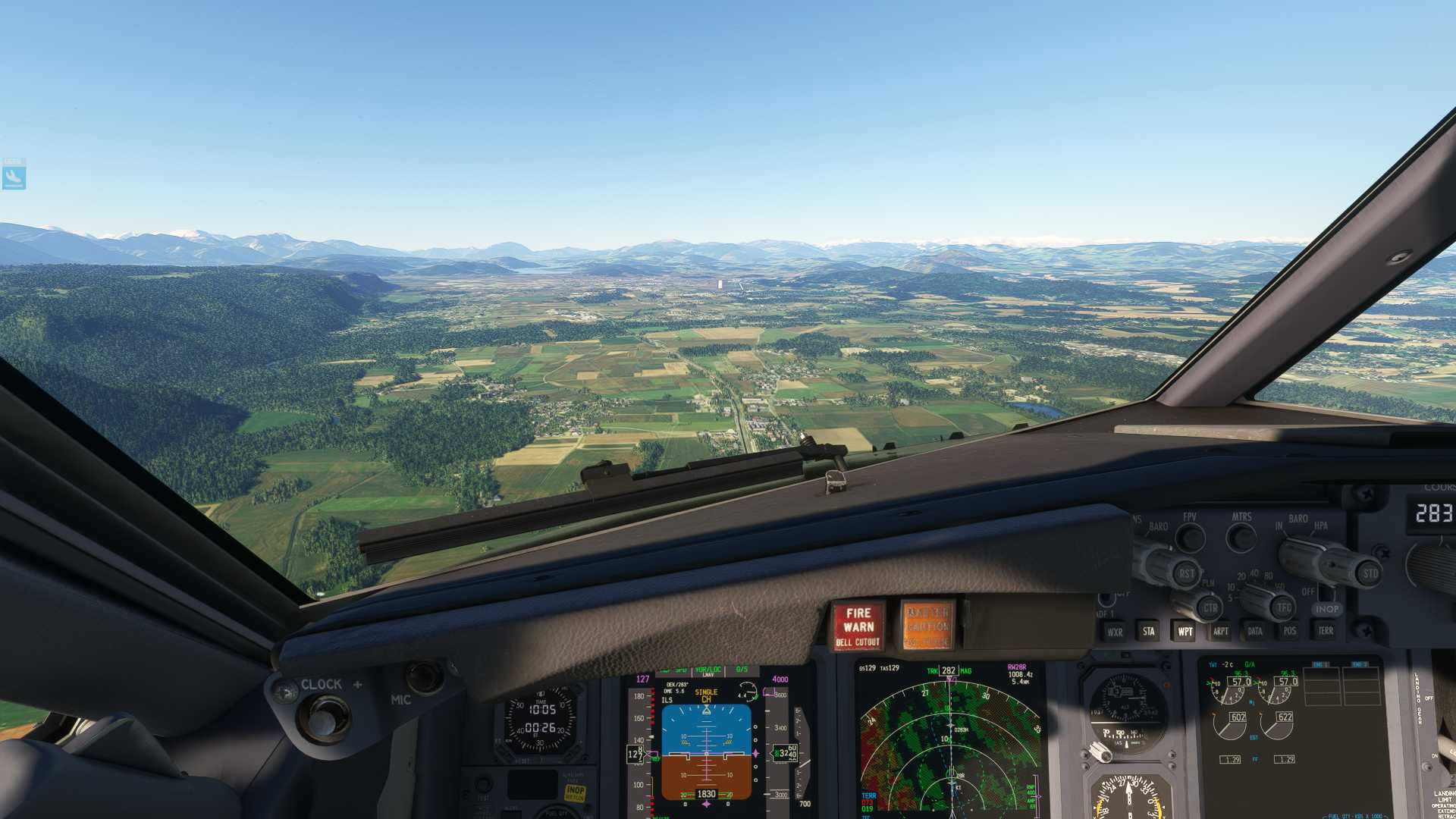Reset the orange MASTER CAUTION light
Image resolution: width=1456 pixels, height=819 pixels.
pos(927,626)
